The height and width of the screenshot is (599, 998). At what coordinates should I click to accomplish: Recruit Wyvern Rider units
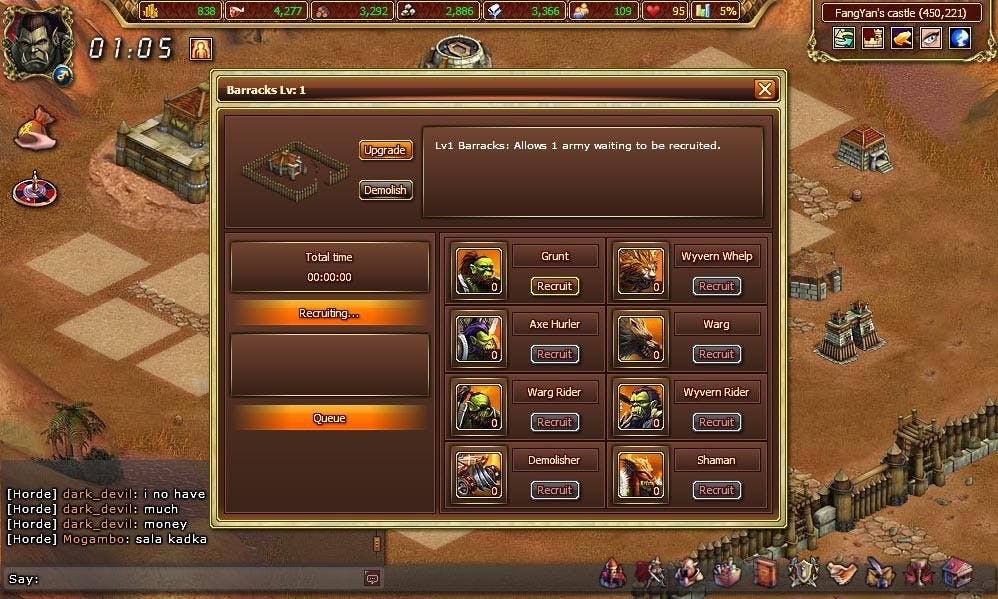pos(716,422)
